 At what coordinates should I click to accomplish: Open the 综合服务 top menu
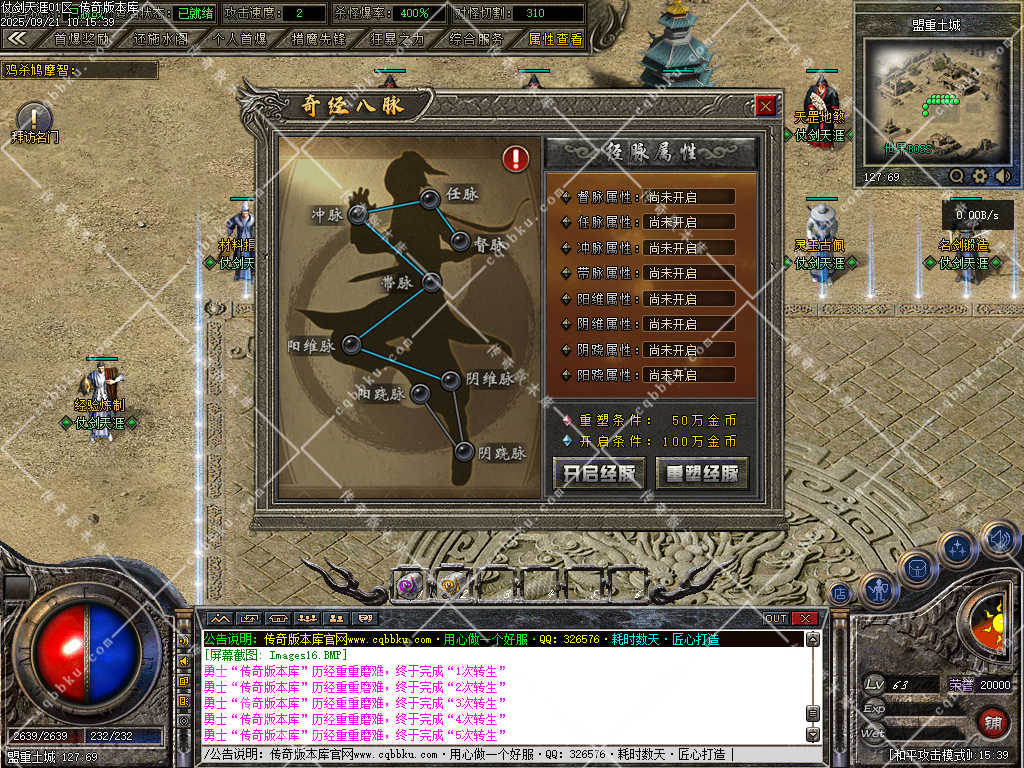click(x=476, y=39)
